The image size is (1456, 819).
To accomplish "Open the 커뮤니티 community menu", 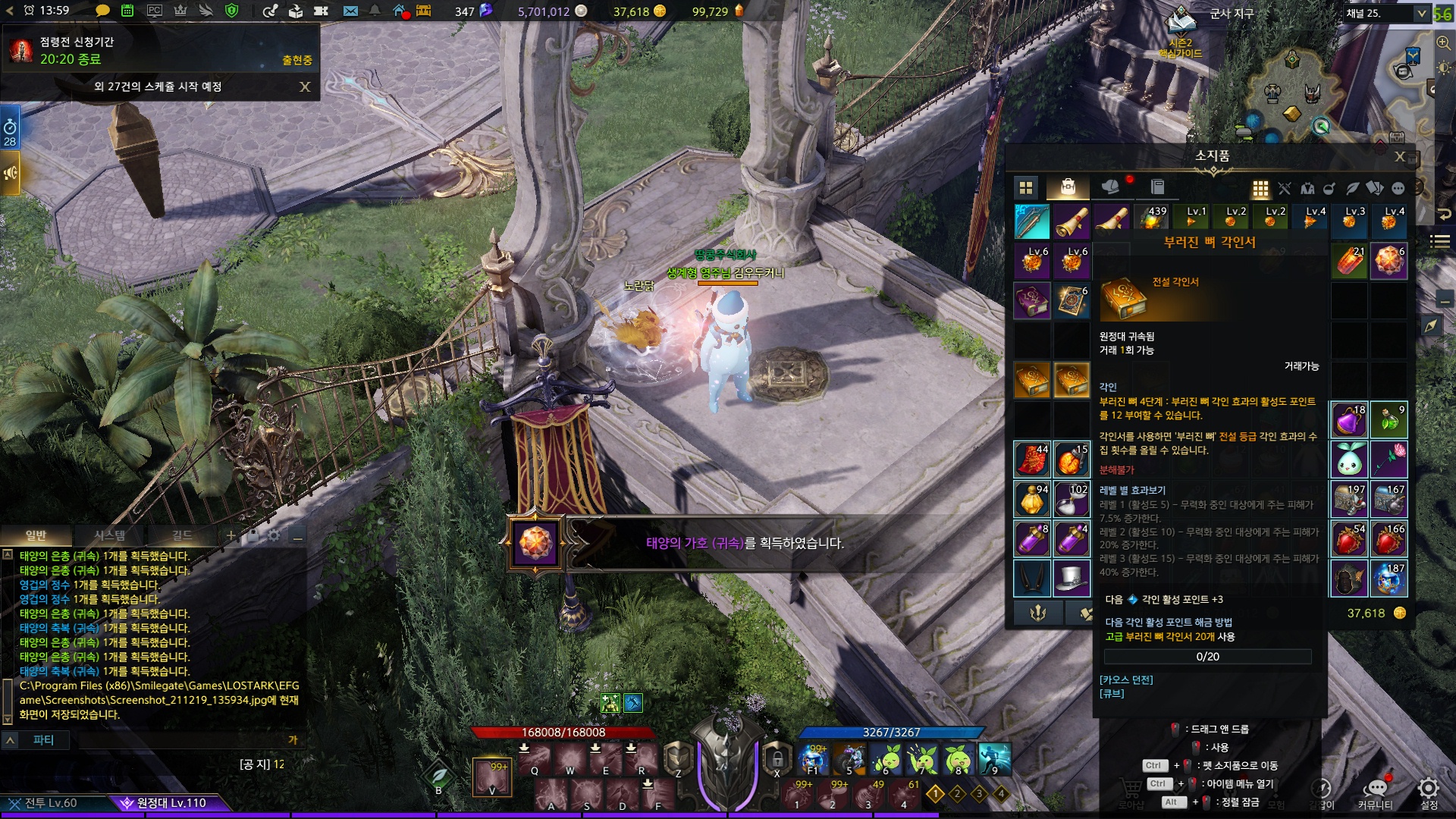I will (x=1375, y=789).
